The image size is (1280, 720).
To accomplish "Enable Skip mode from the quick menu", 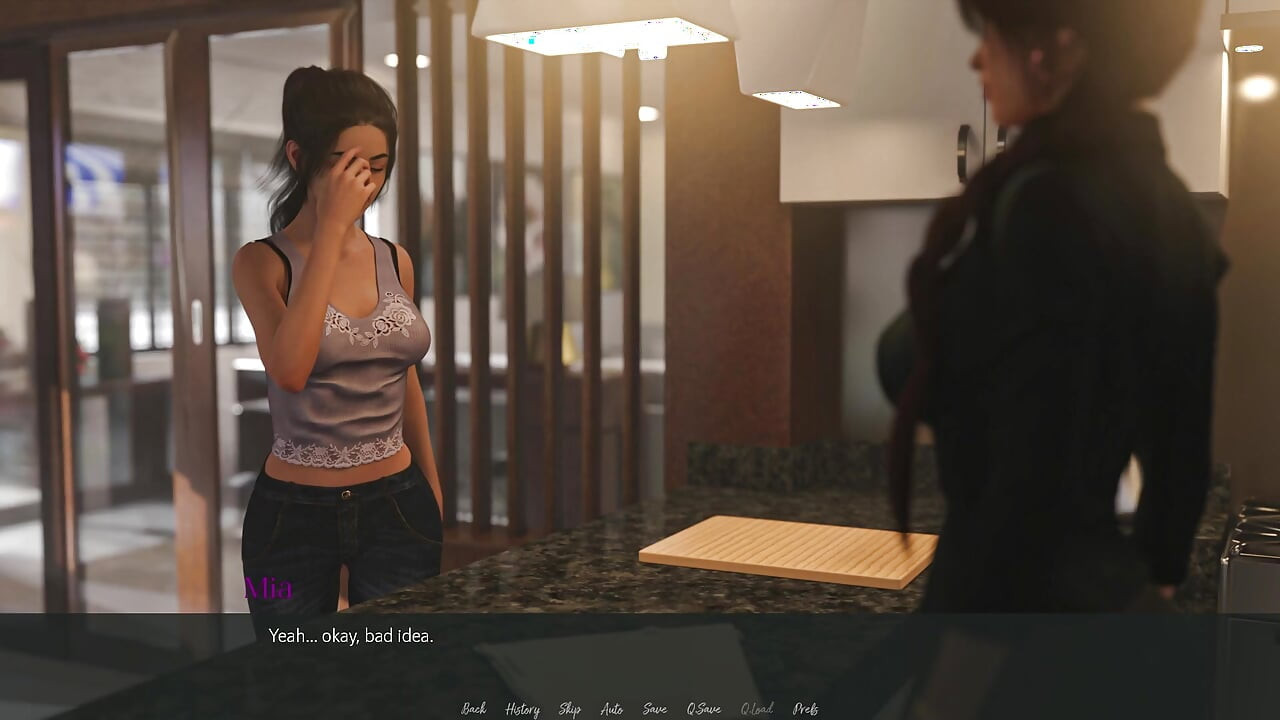I will click(569, 708).
